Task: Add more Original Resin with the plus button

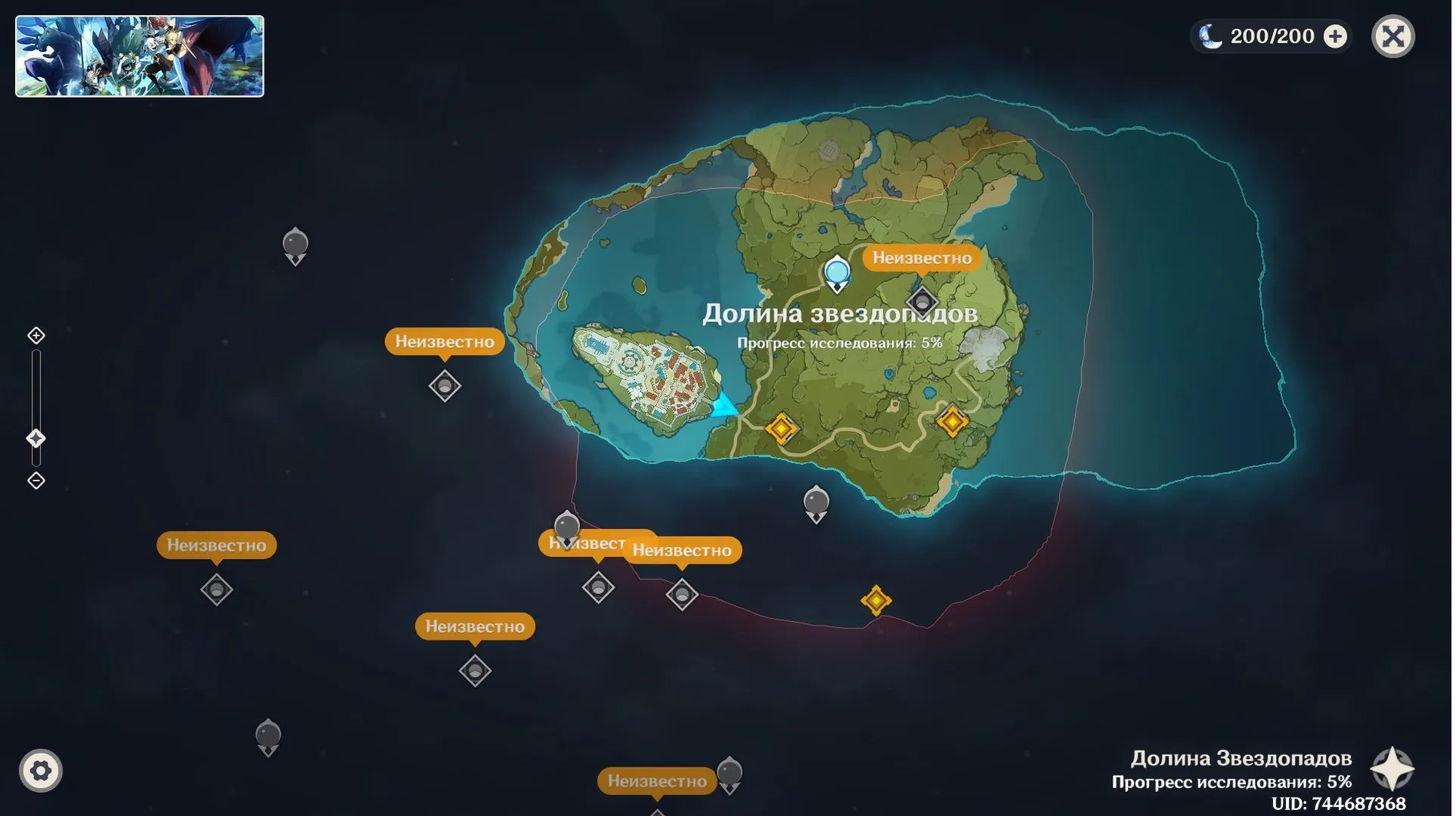Action: pos(1335,36)
